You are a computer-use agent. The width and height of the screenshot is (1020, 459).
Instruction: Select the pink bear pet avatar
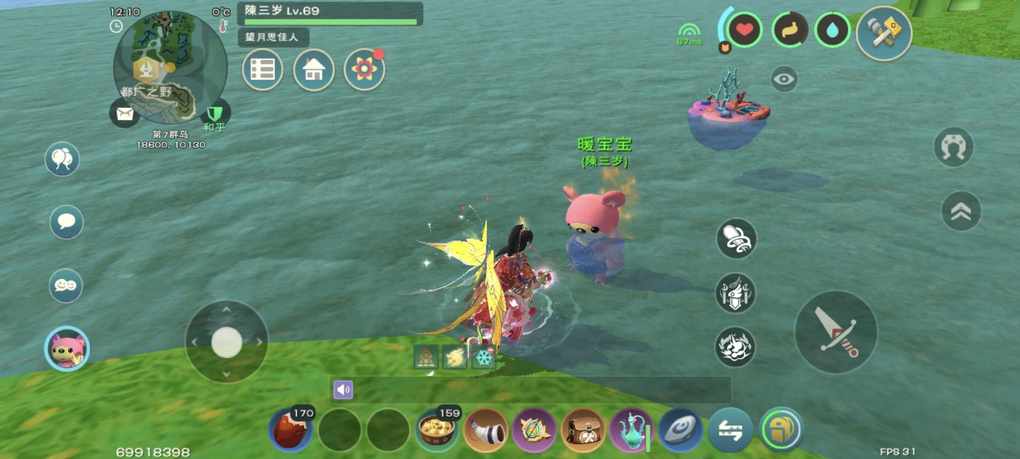[67, 349]
